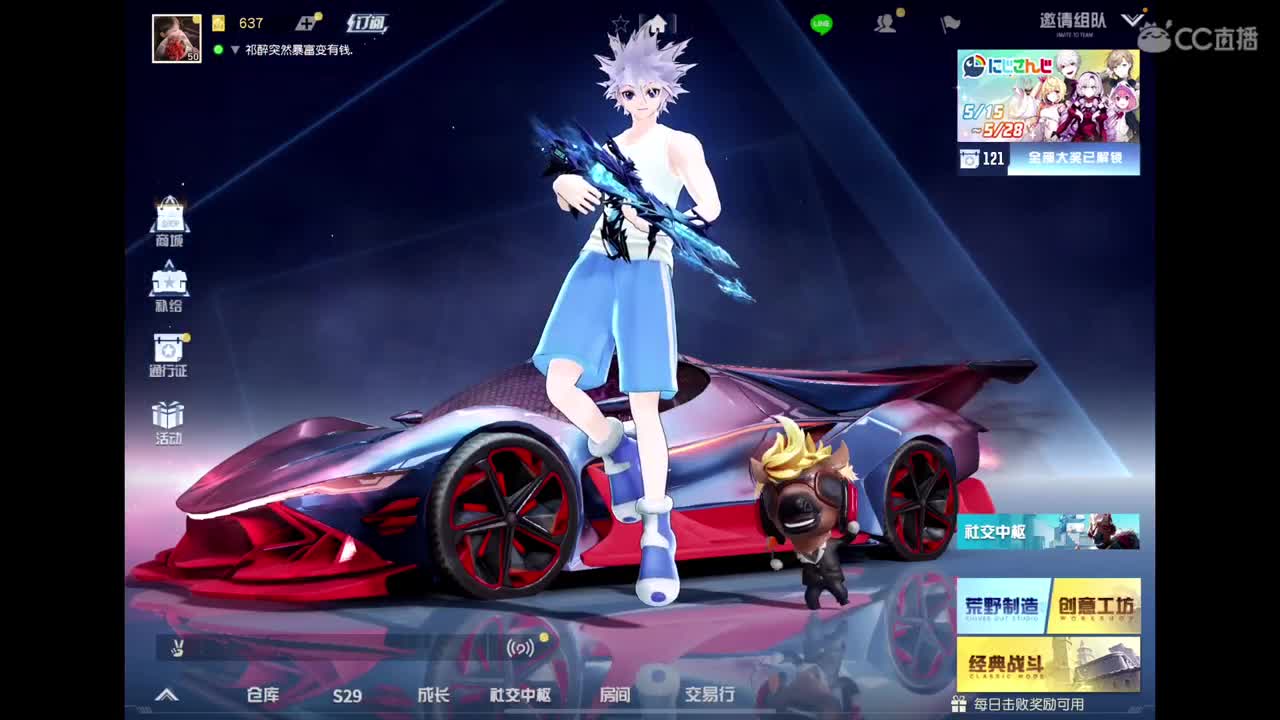The image size is (1280, 720).
Task: Click the home lobby icon at top center
Action: [x=656, y=25]
